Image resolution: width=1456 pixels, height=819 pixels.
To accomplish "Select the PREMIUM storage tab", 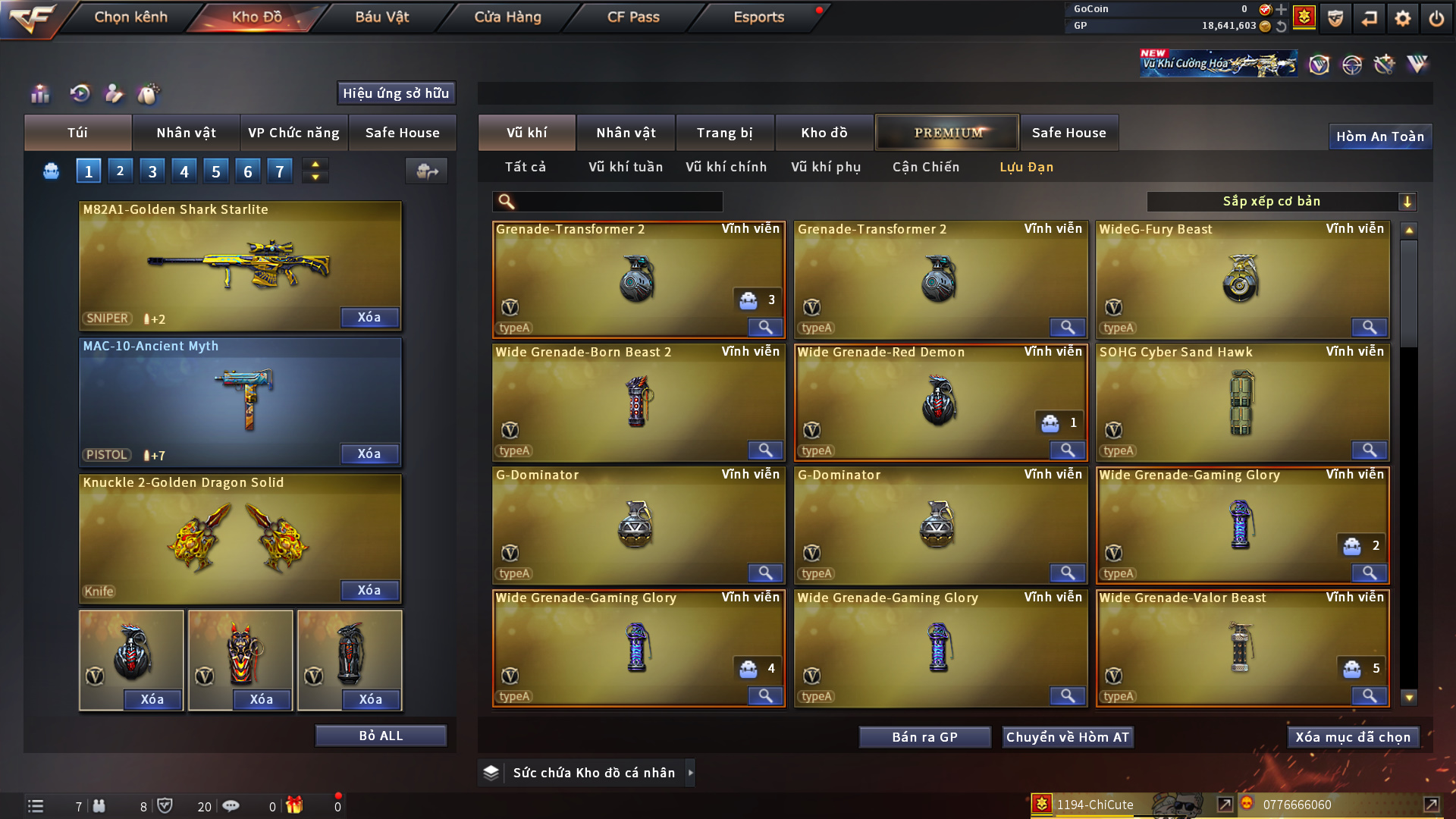I will pos(948,133).
